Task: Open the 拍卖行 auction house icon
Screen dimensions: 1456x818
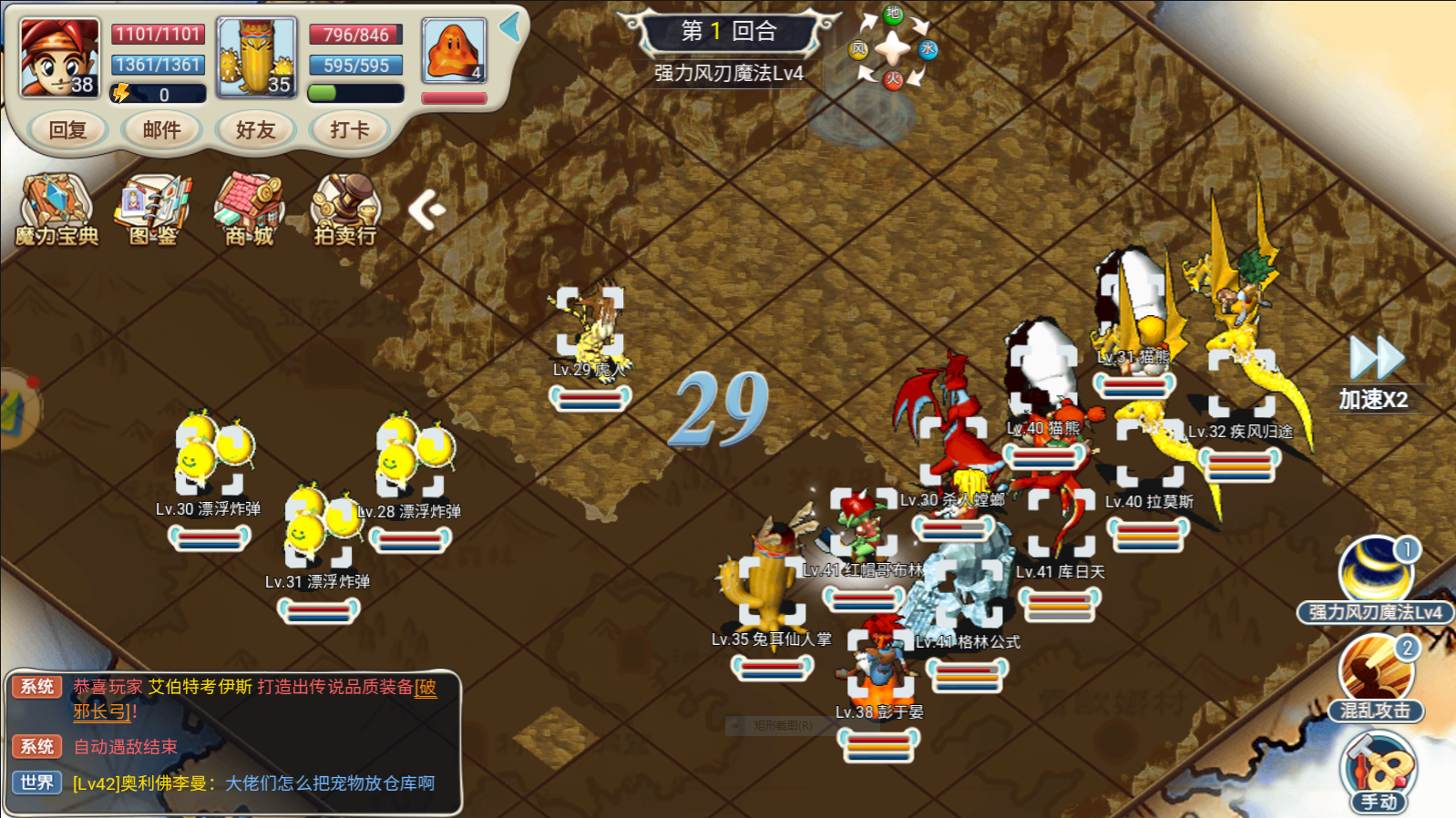Action: point(345,210)
